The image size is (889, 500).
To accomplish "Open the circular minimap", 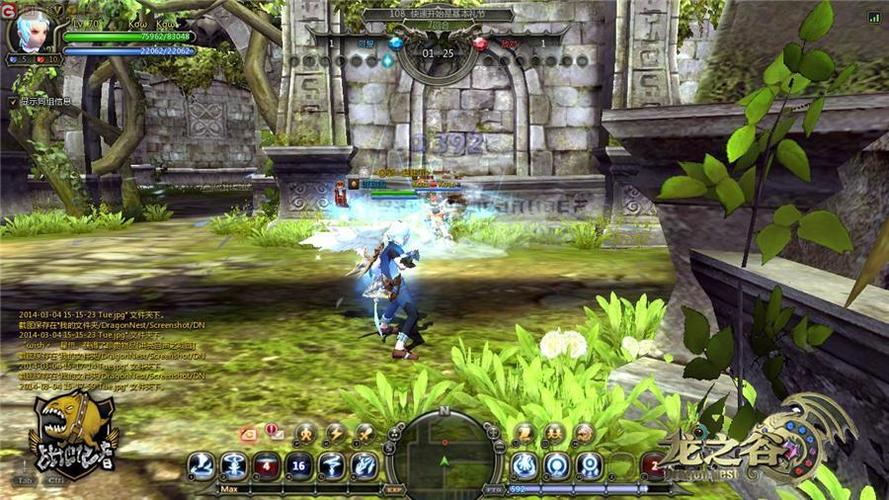I will tap(443, 457).
